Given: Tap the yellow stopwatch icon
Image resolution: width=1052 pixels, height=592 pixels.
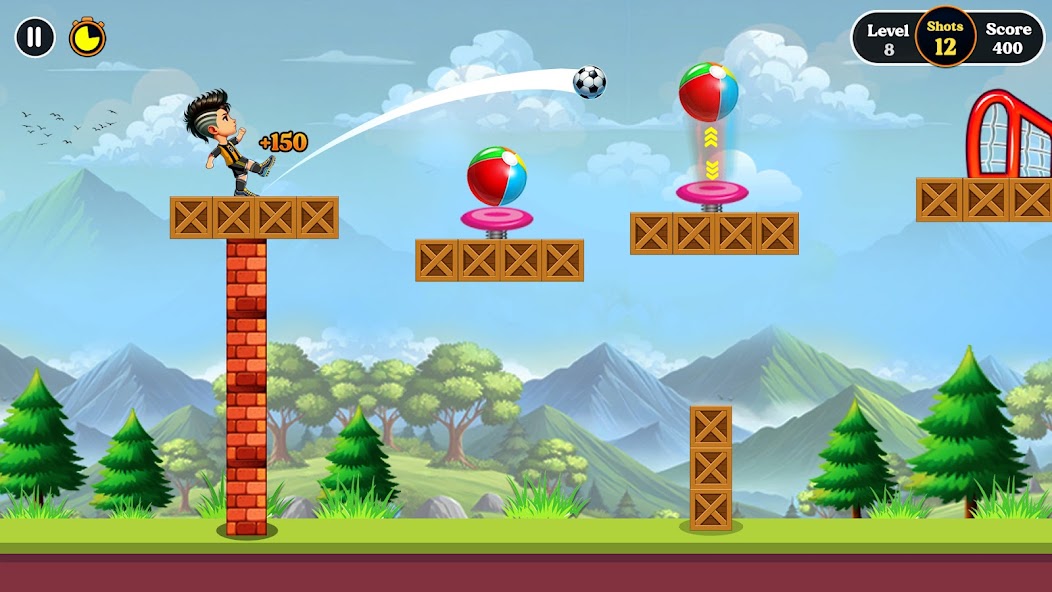Looking at the screenshot, I should pyautogui.click(x=87, y=38).
